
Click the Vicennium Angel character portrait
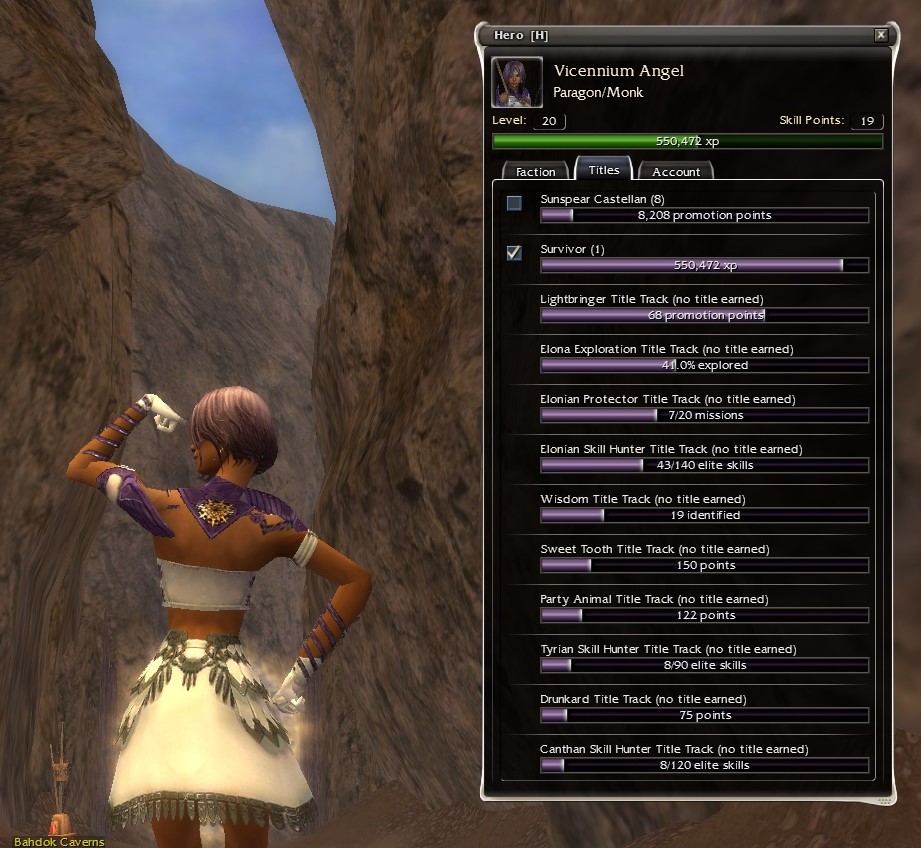[518, 82]
